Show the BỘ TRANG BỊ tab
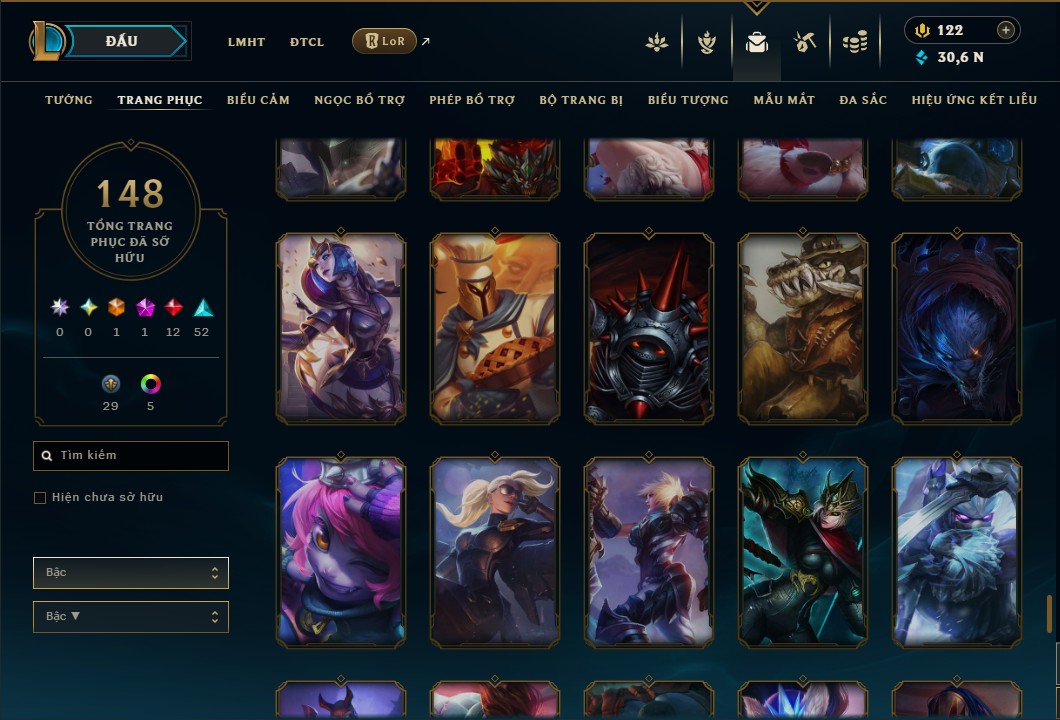Screen dimensions: 1060x720 (x=581, y=100)
